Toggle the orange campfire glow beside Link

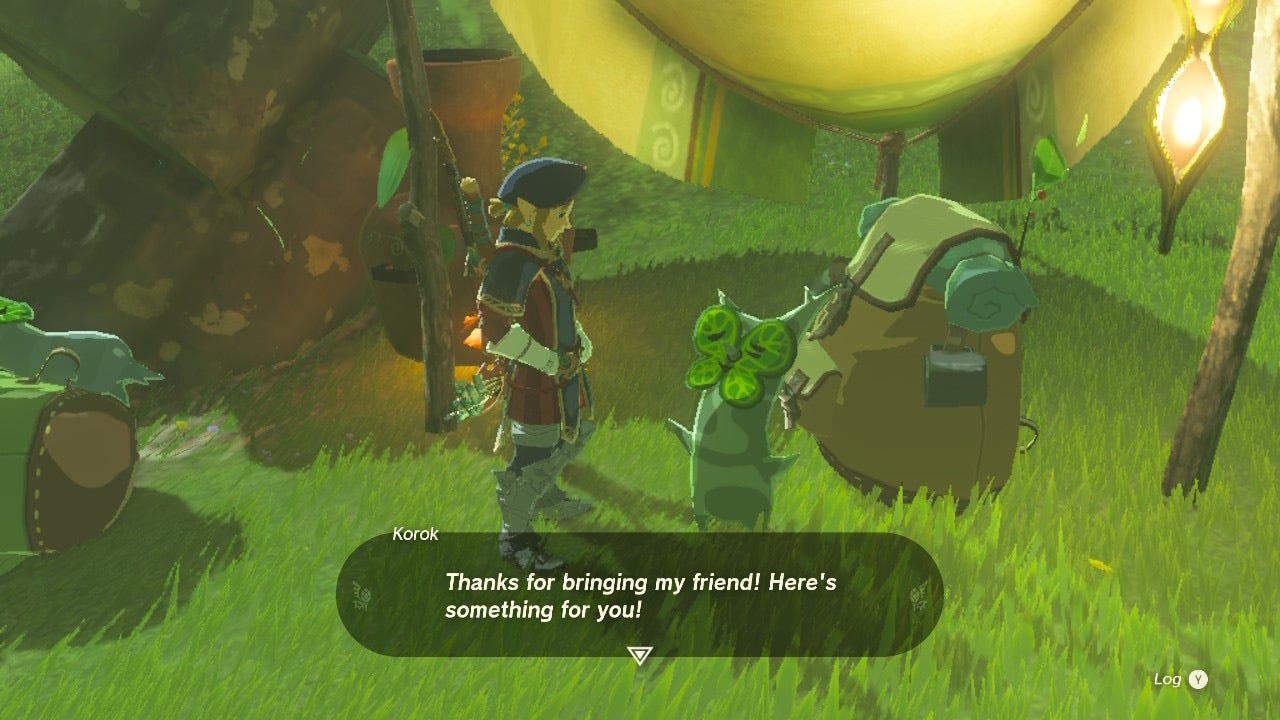pos(474,340)
